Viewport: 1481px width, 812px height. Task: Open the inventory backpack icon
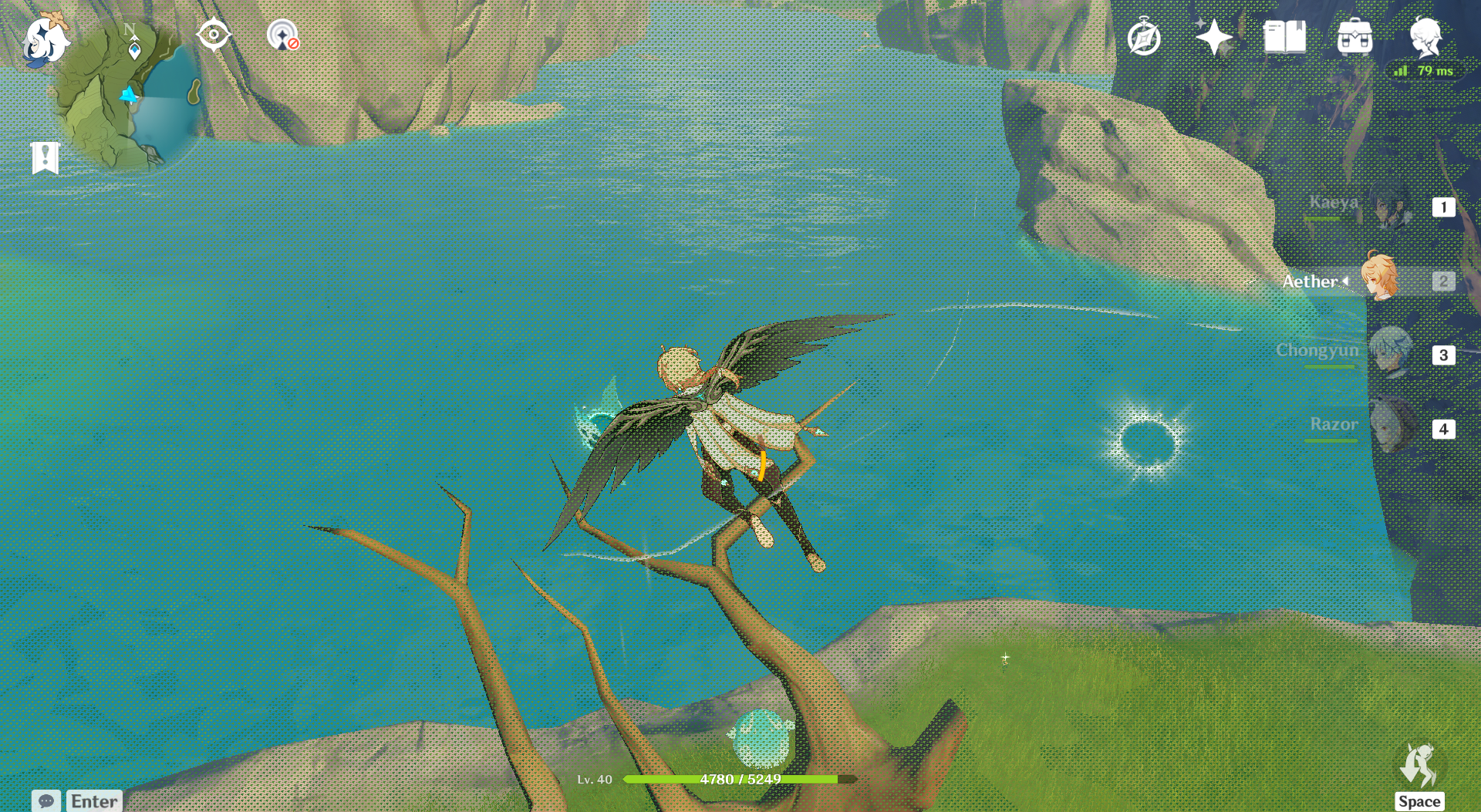click(1354, 37)
